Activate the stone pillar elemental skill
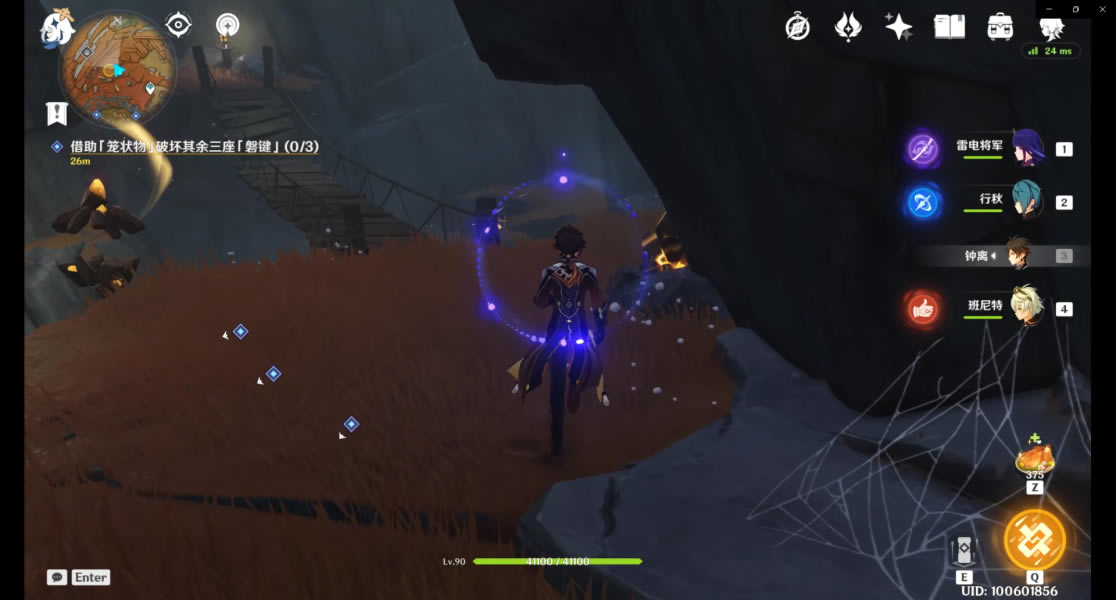Viewport: 1116px width, 600px height. [964, 551]
